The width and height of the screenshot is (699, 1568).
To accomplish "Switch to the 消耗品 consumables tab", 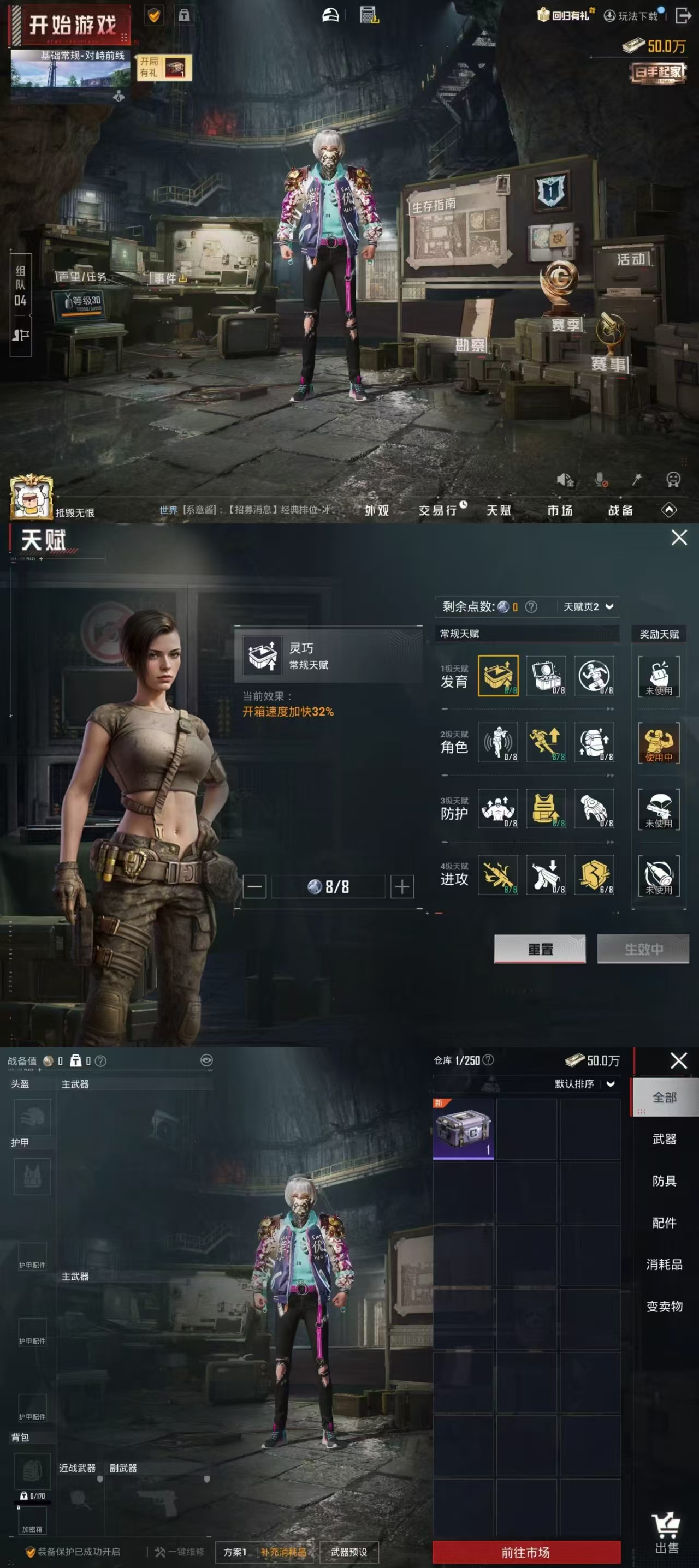I will click(x=664, y=1264).
